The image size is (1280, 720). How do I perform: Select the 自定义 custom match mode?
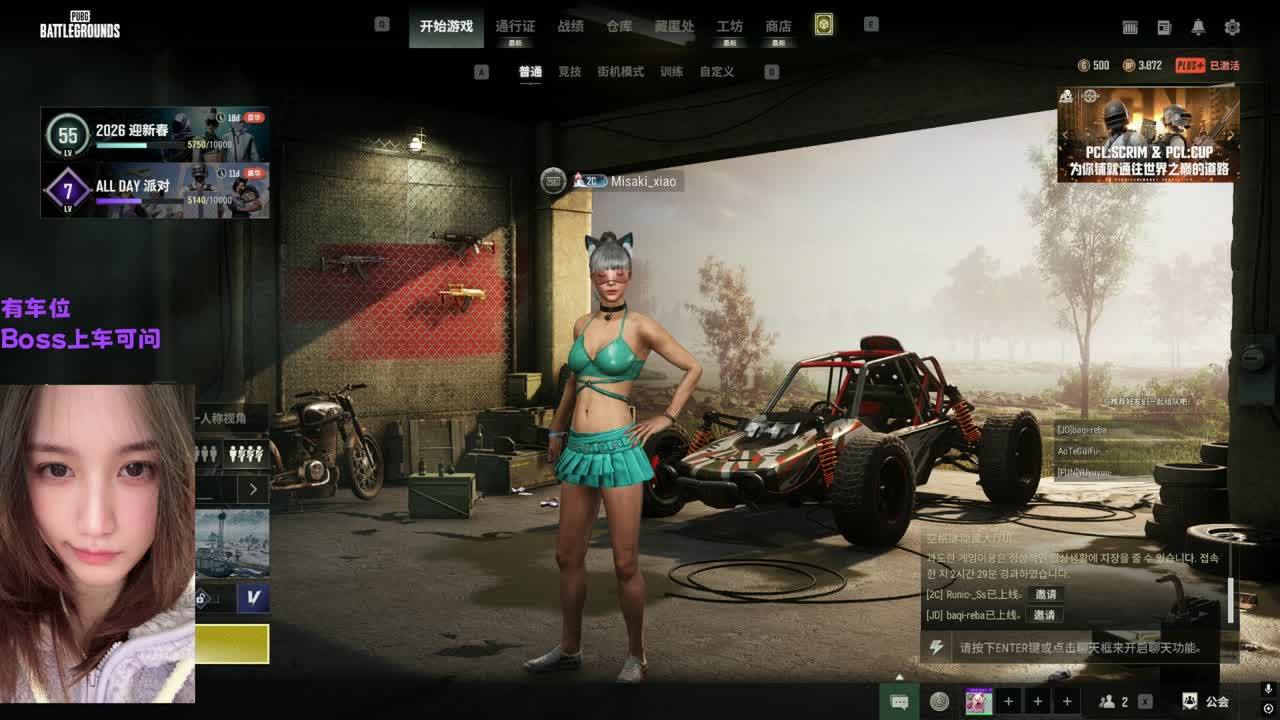[x=716, y=72]
